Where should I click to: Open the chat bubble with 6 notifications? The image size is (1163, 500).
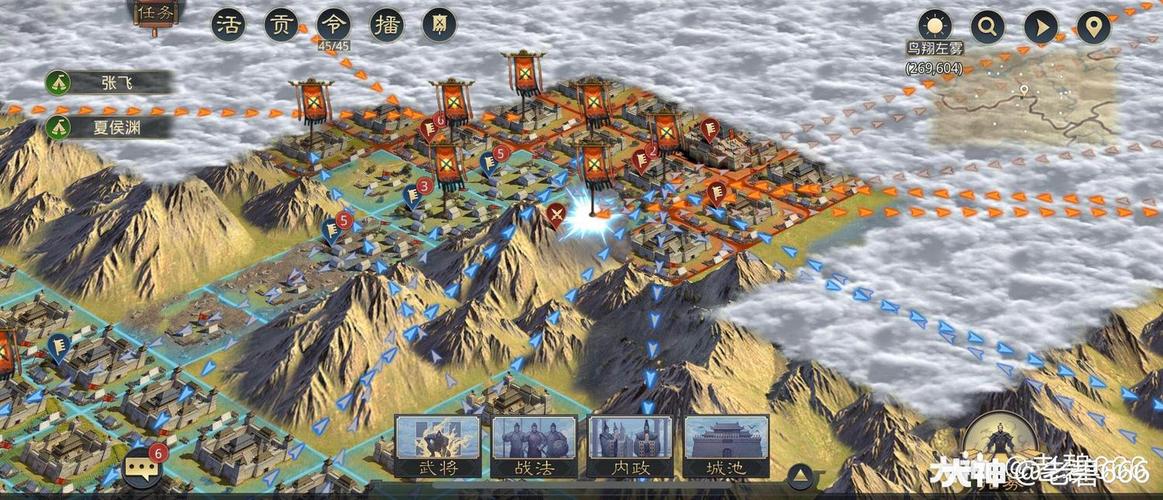139,467
